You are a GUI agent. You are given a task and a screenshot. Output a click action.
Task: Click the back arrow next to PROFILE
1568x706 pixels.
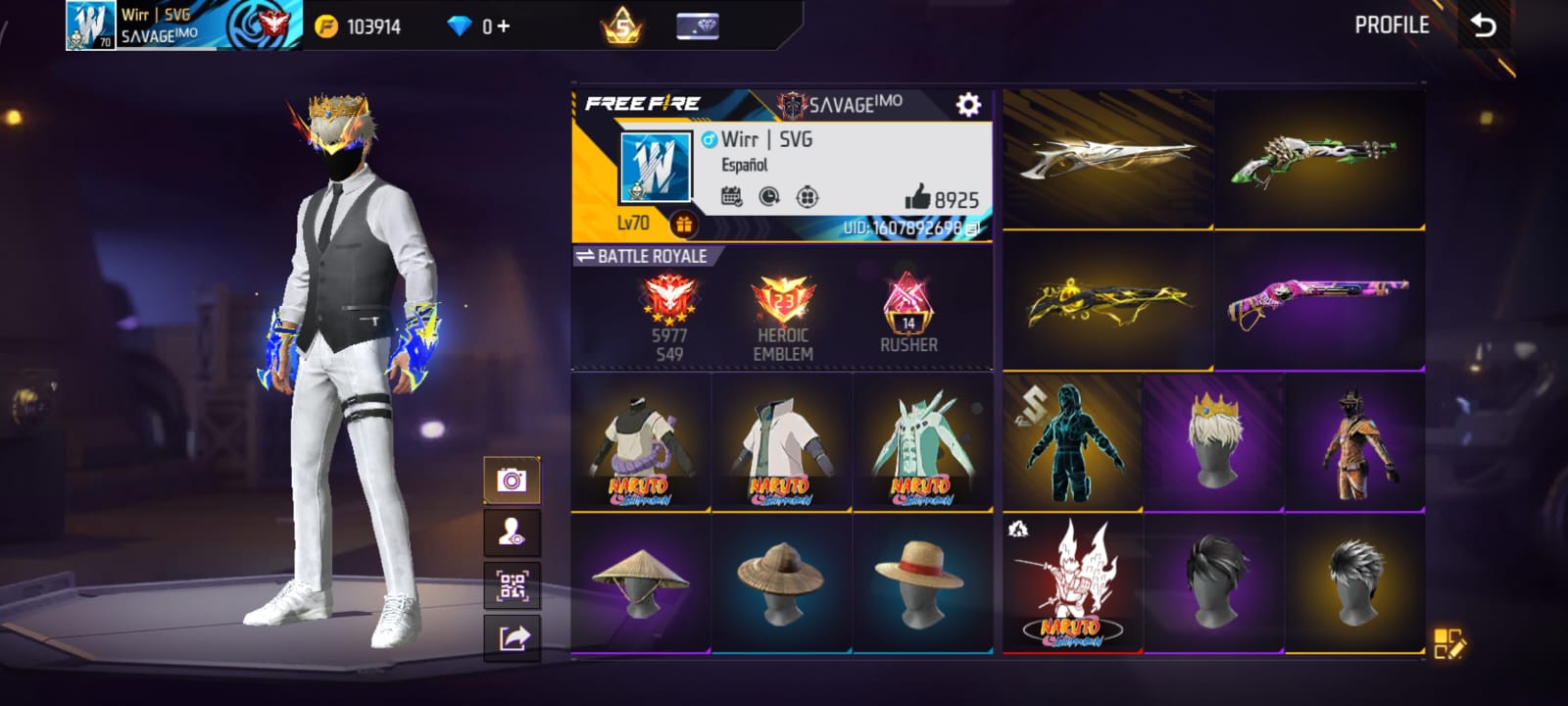click(x=1484, y=25)
